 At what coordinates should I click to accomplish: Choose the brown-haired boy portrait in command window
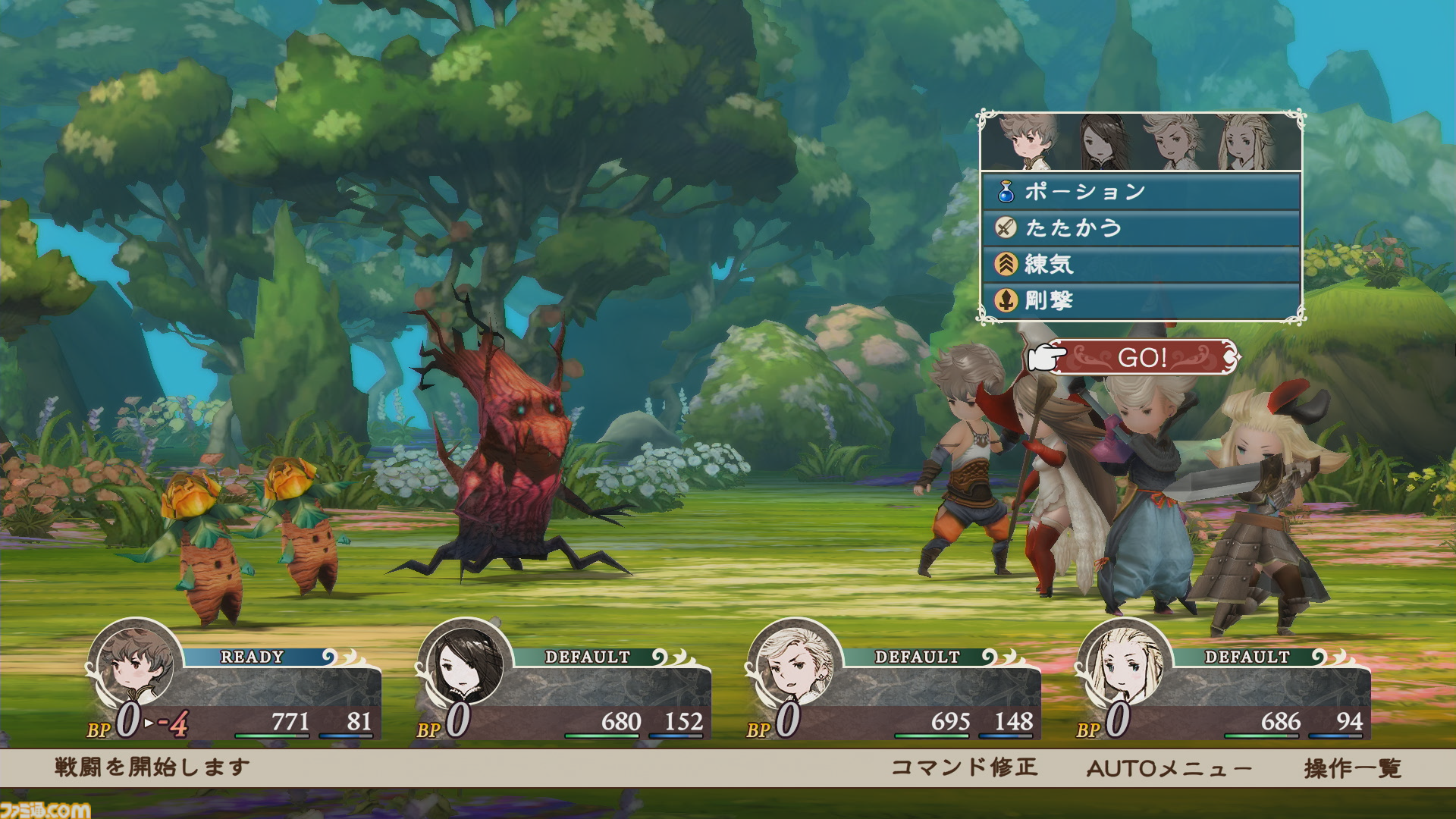(x=1026, y=142)
